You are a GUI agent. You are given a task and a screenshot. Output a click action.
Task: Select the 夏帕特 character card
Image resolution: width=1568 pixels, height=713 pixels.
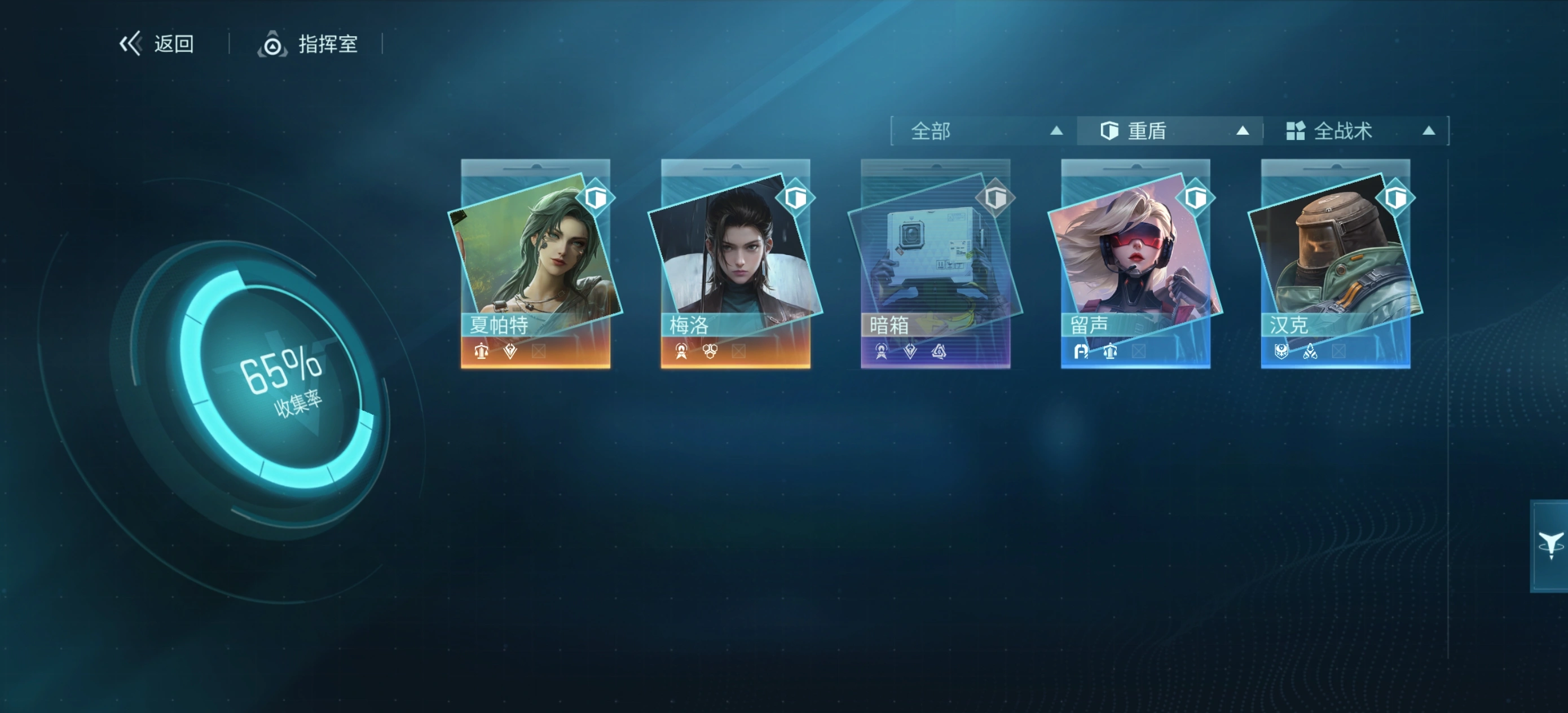pyautogui.click(x=536, y=263)
